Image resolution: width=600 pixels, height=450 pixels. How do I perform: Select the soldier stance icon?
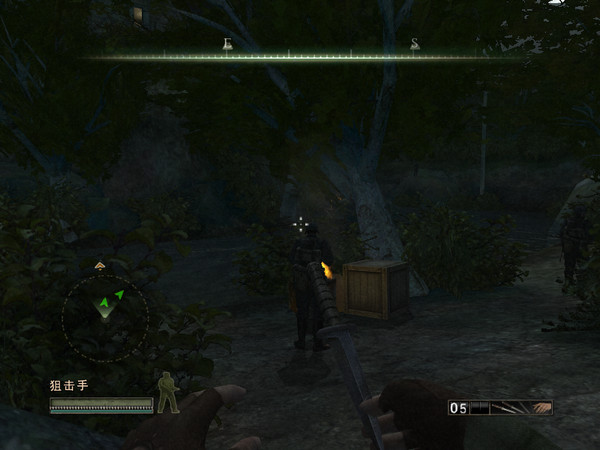tap(167, 392)
